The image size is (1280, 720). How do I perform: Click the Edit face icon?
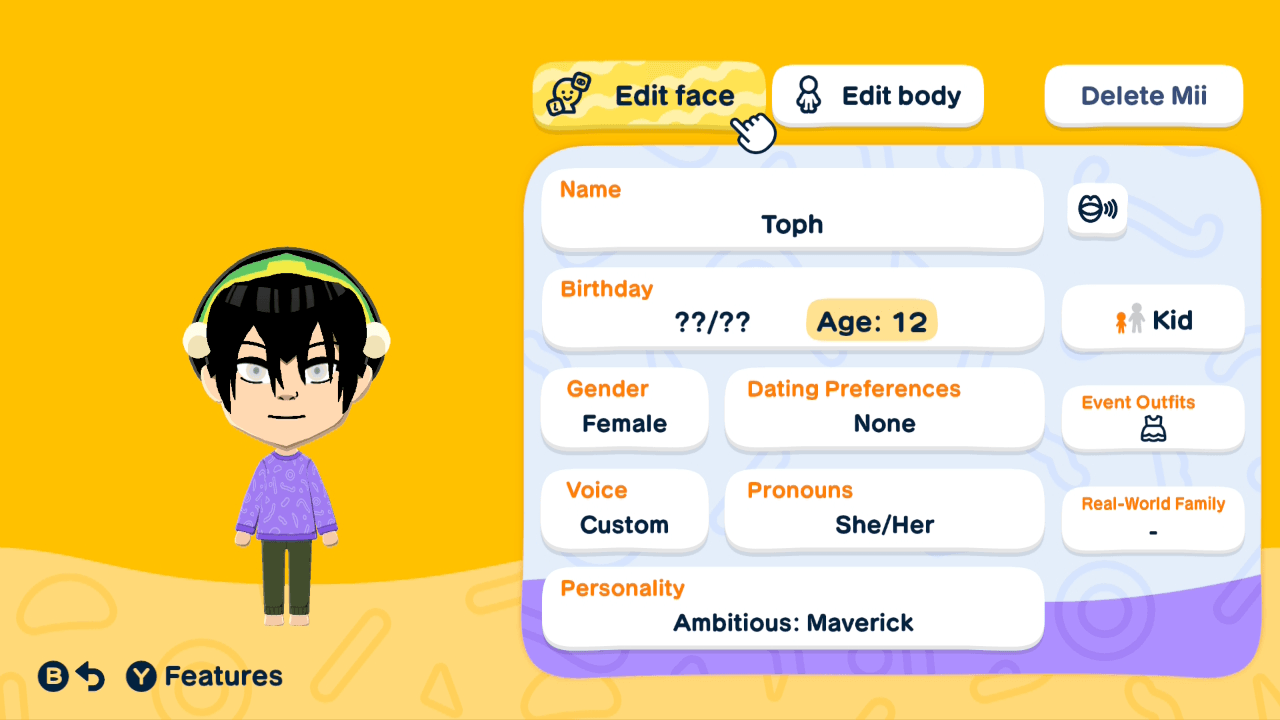[x=566, y=95]
